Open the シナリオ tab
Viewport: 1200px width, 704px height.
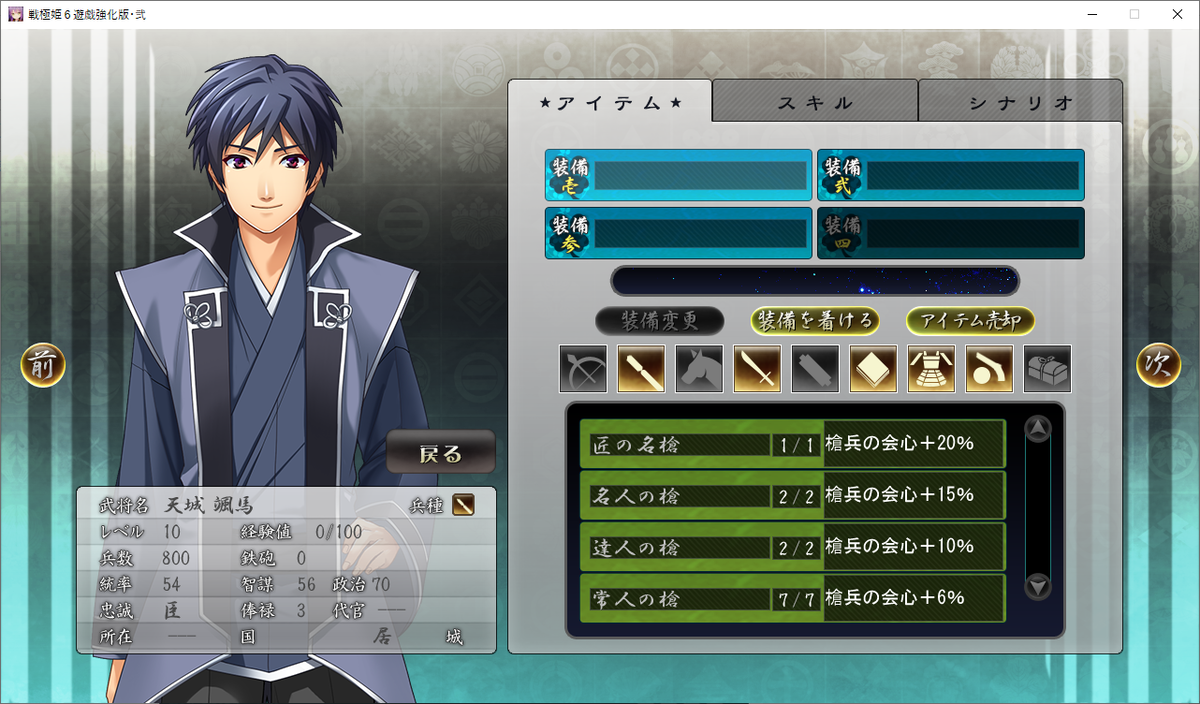click(1020, 102)
